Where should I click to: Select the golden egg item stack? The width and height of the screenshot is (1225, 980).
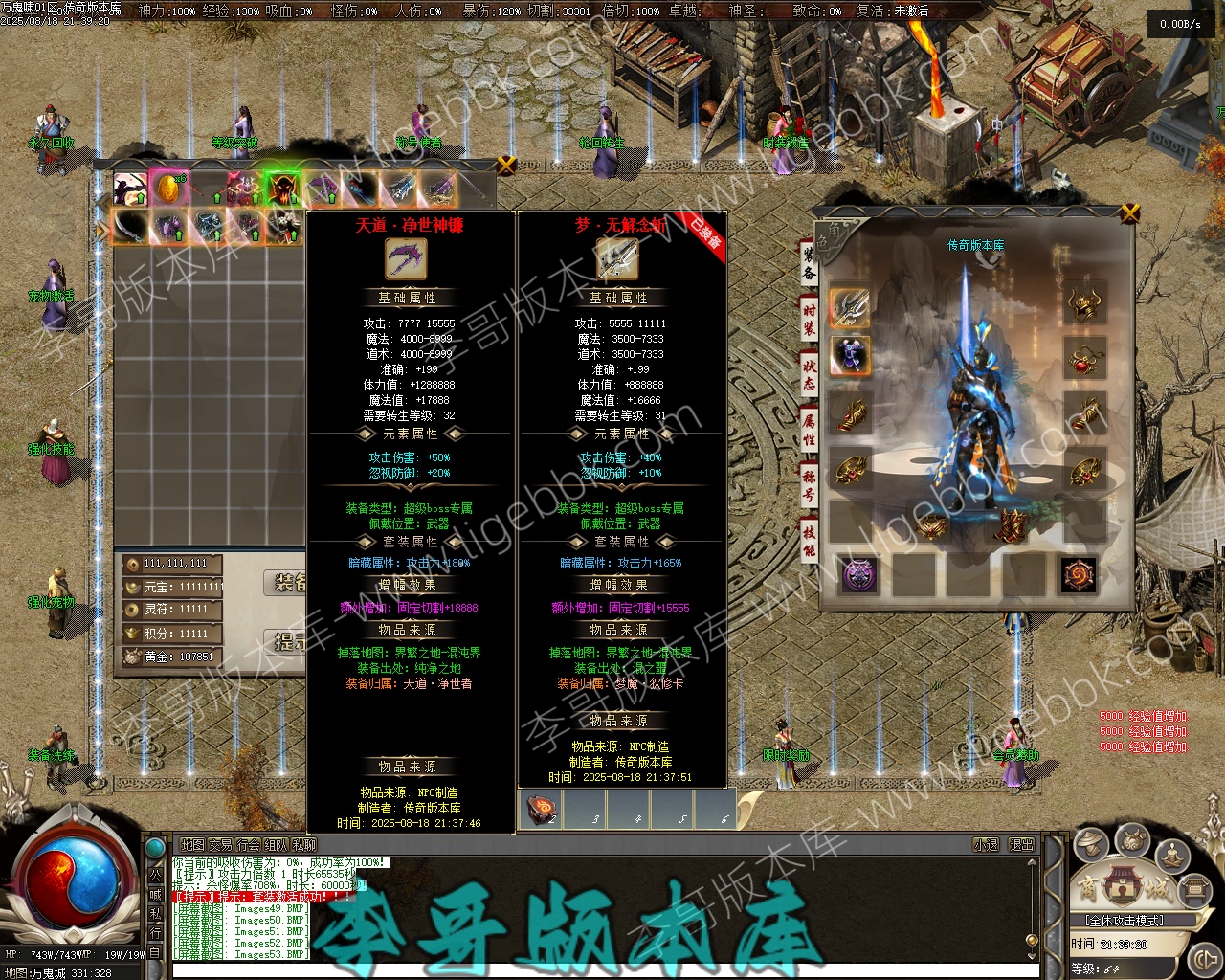[x=167, y=189]
